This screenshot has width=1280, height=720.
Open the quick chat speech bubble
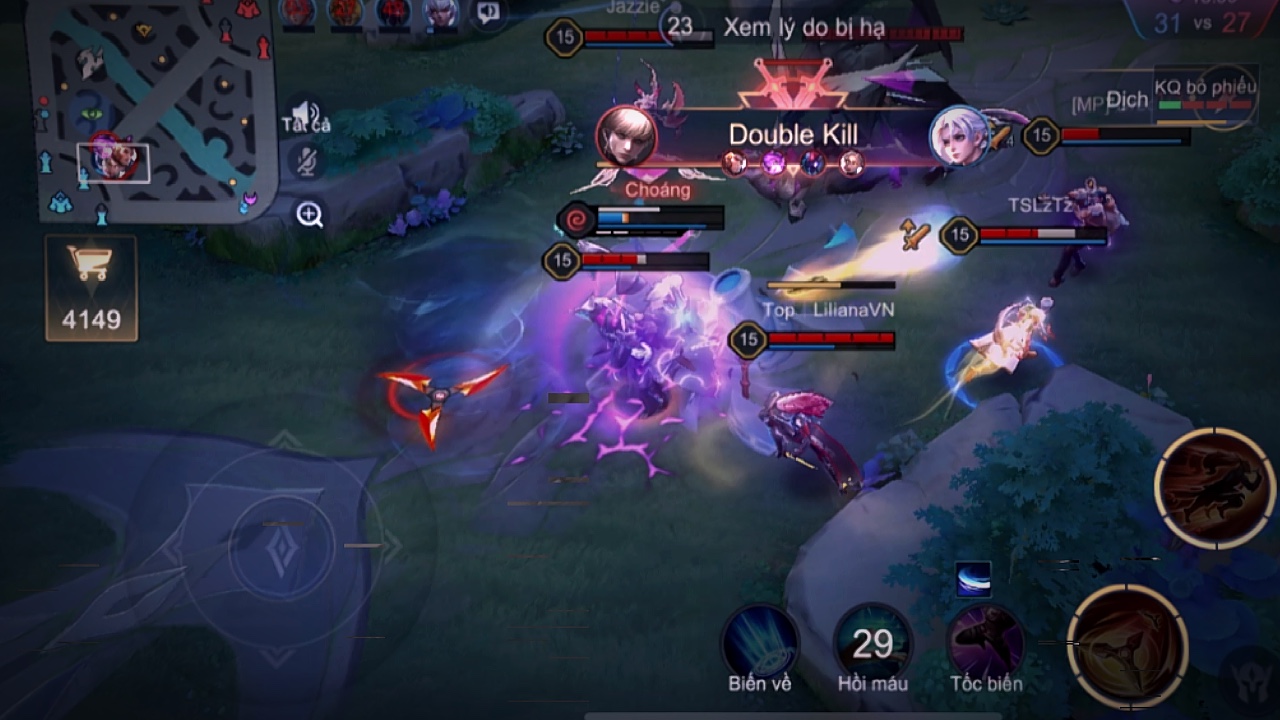[488, 12]
